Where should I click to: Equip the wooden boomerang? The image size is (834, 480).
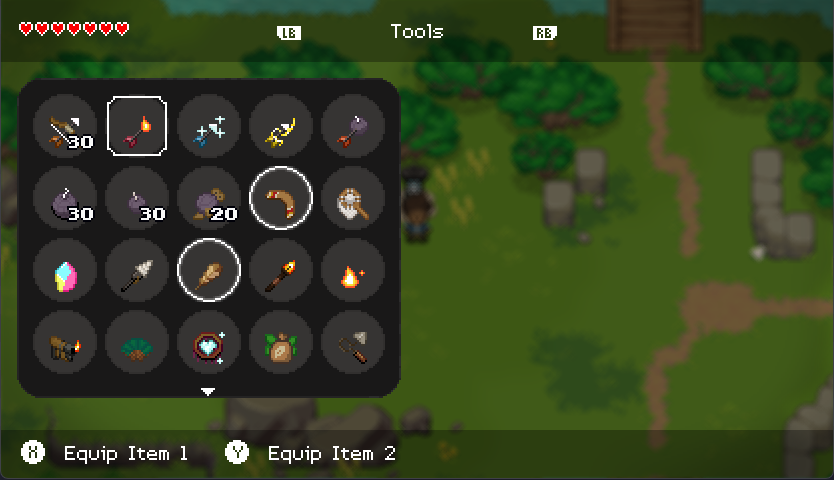point(281,199)
